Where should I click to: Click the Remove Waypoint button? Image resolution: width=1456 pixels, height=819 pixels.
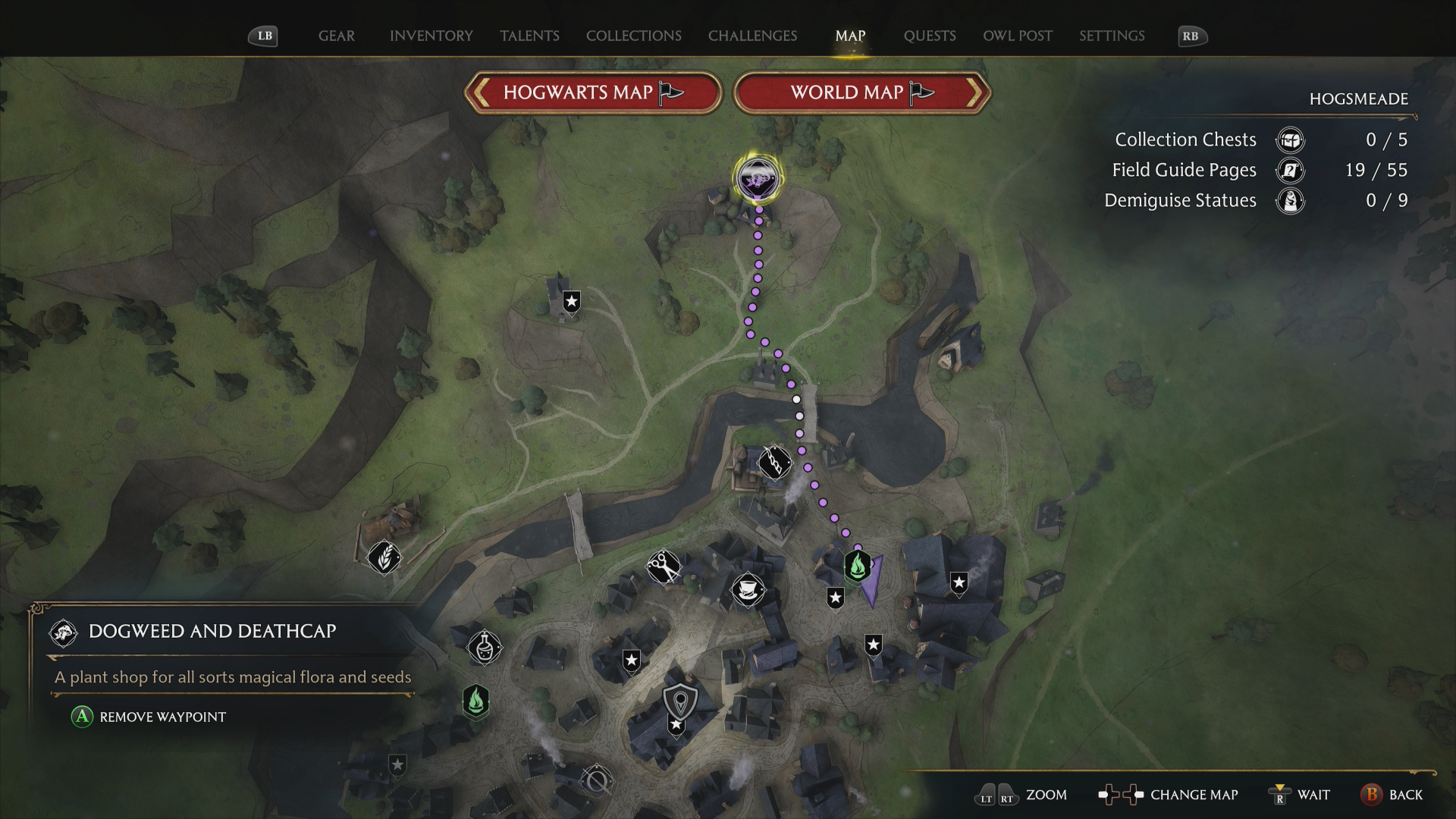click(x=149, y=717)
